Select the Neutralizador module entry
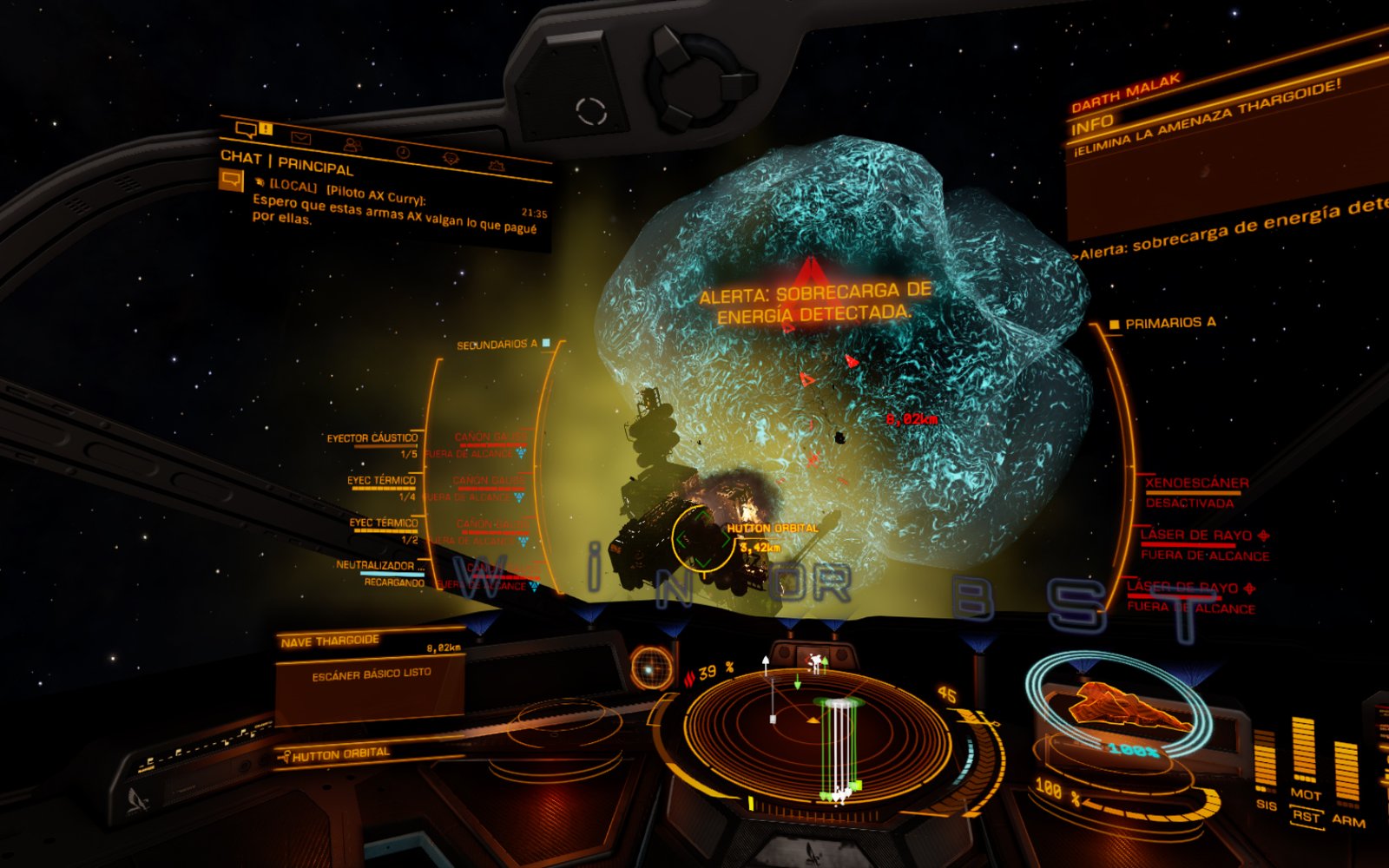This screenshot has height=868, width=1389. (379, 565)
